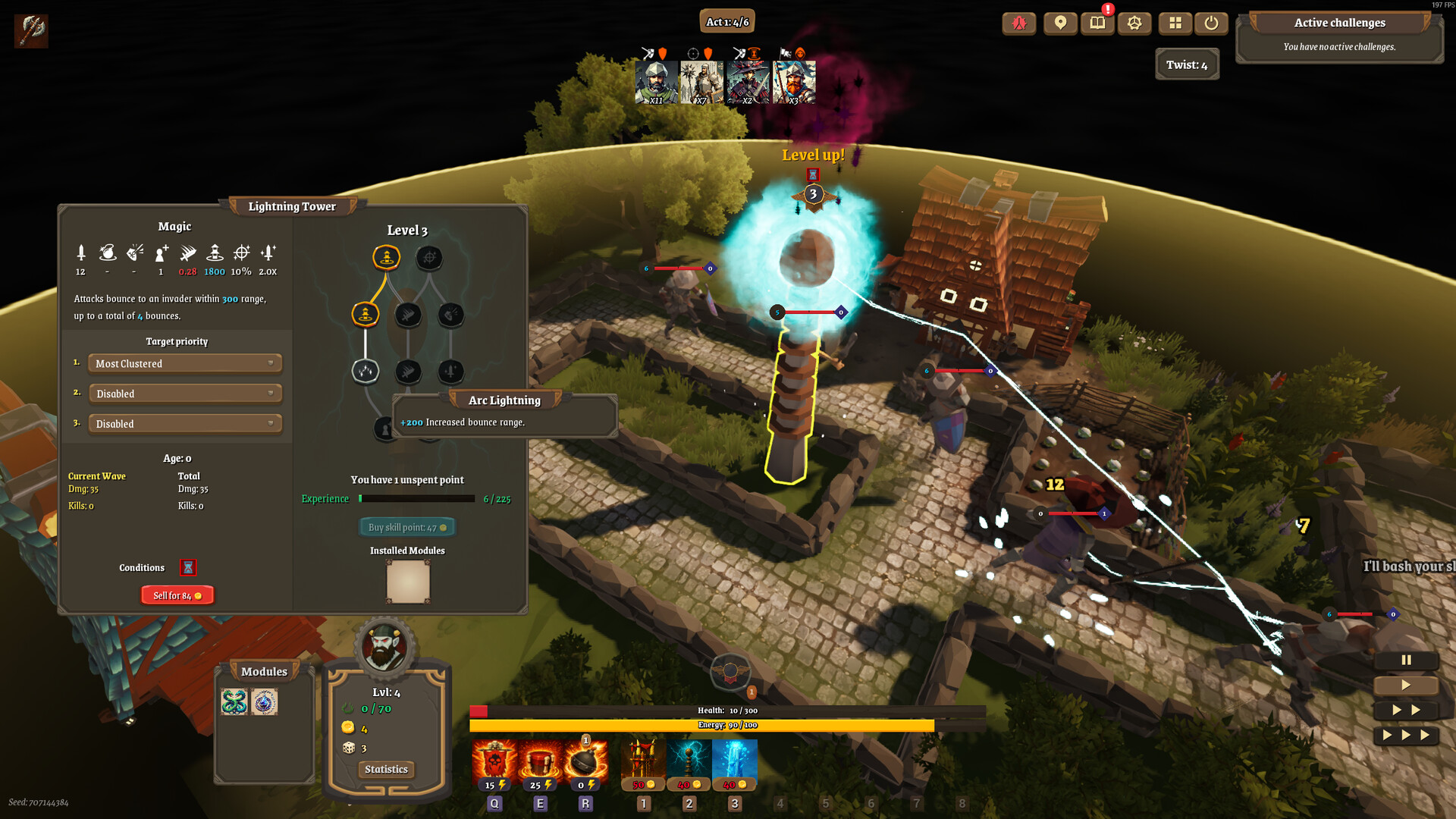Image resolution: width=1456 pixels, height=819 pixels.
Task: Buy a skill point for 47 gold
Action: pos(407,526)
